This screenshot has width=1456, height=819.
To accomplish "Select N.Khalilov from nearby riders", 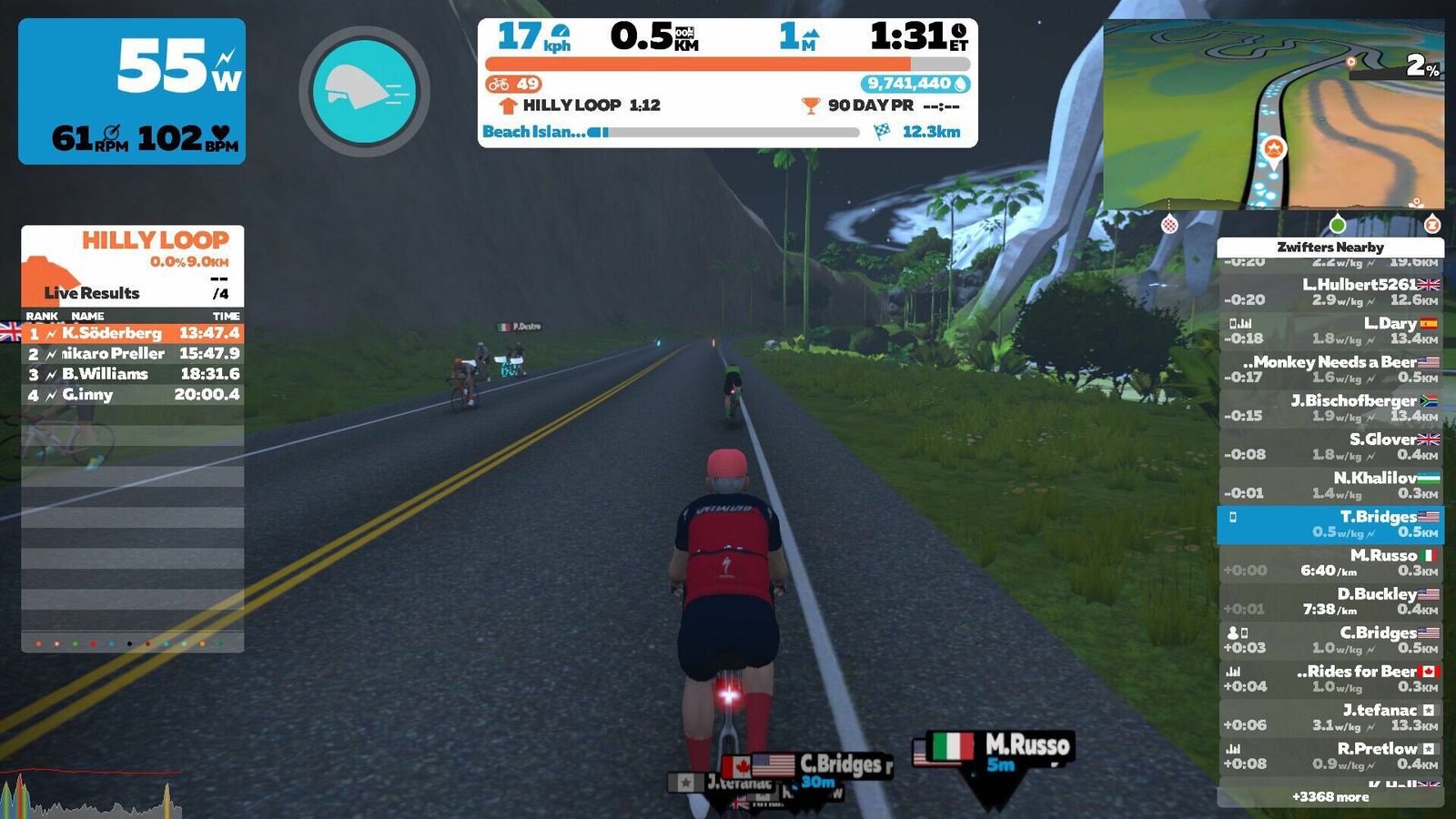I will 1330,485.
